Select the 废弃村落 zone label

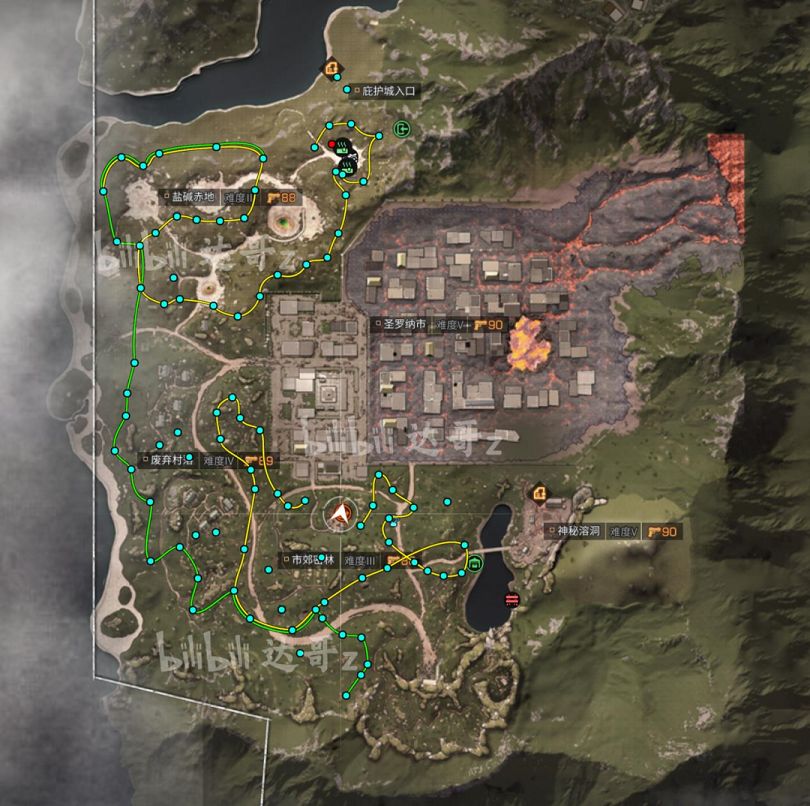[x=170, y=461]
